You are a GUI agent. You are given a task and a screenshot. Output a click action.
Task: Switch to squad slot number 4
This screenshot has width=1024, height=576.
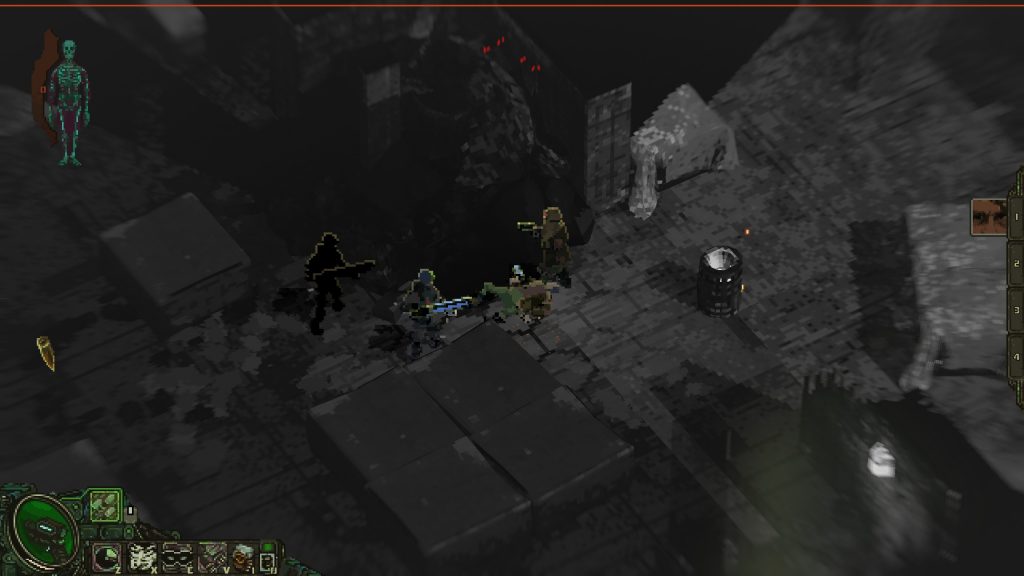(1014, 356)
